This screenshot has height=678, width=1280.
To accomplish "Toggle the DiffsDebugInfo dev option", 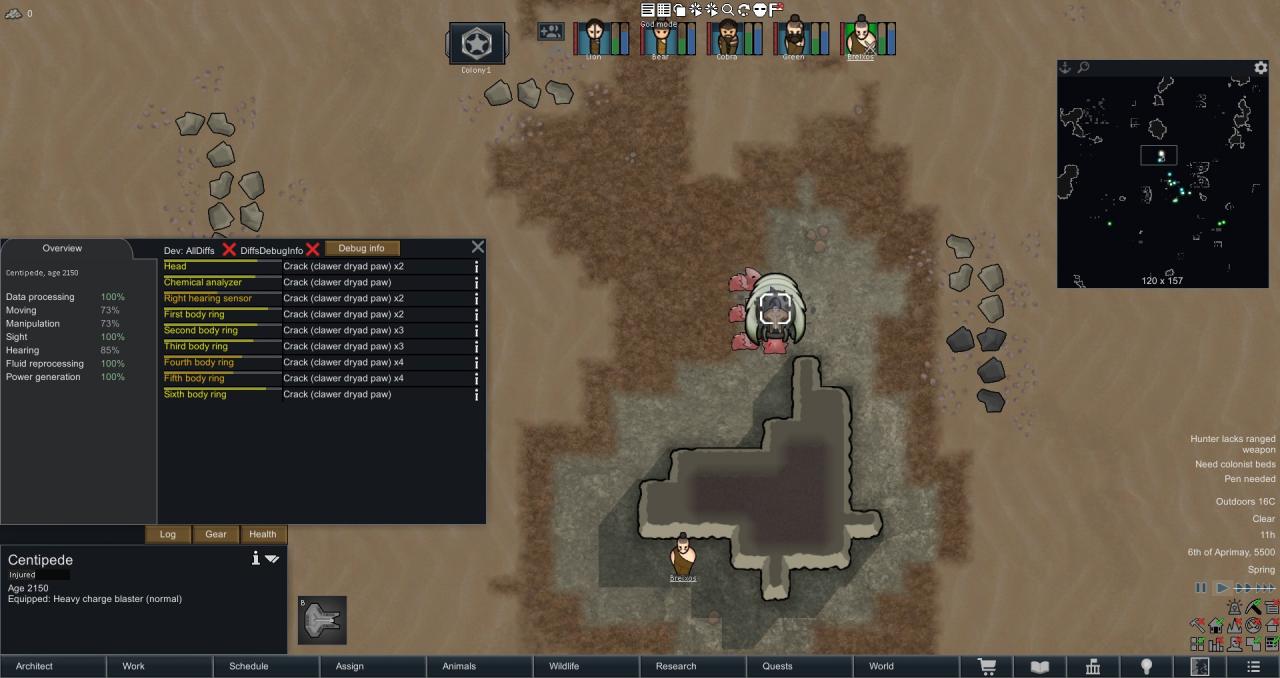I will pyautogui.click(x=312, y=249).
